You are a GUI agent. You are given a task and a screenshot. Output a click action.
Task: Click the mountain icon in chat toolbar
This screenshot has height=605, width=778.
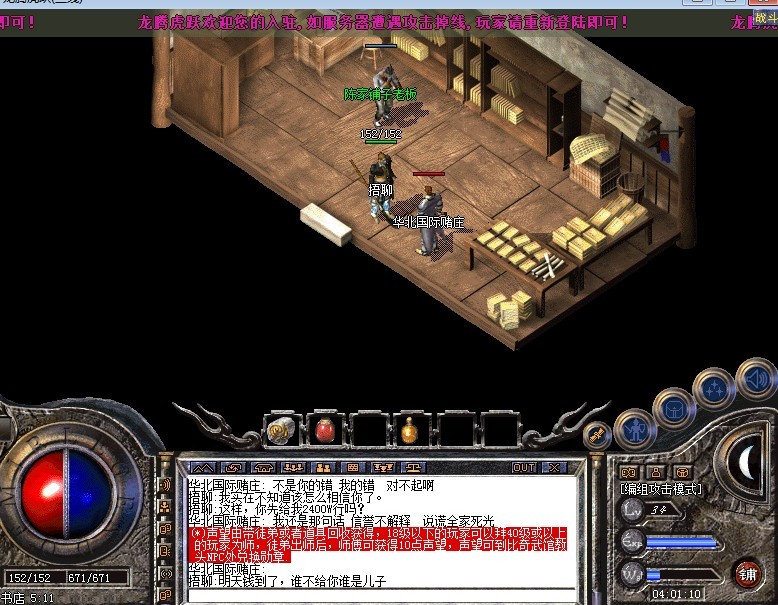pos(203,467)
